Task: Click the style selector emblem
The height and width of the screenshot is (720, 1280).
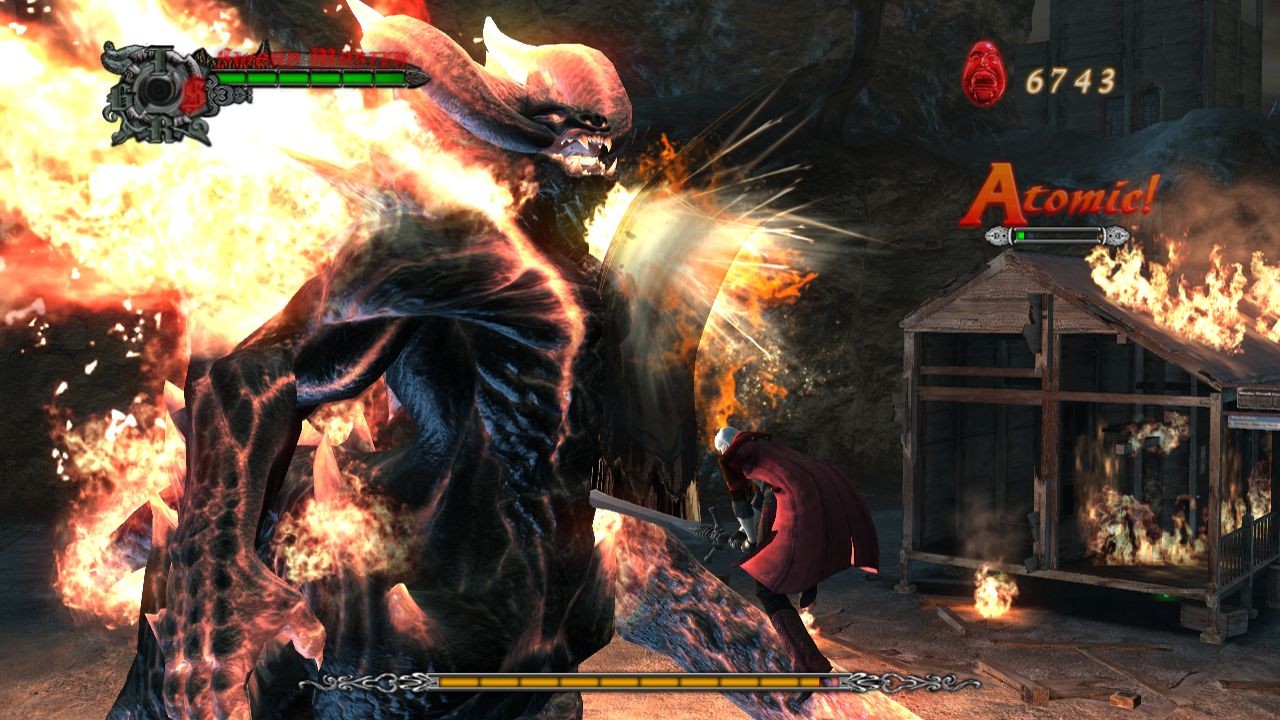Action: pos(159,93)
